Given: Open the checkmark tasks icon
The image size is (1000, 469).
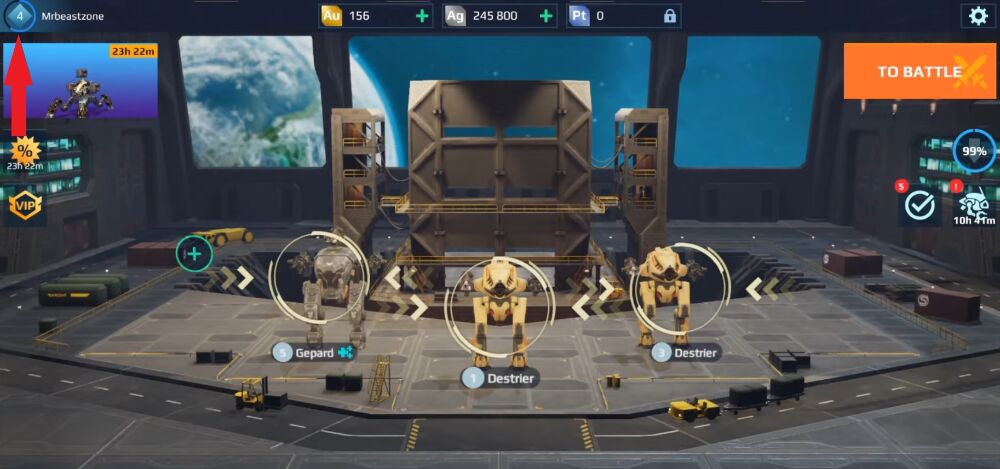Looking at the screenshot, I should tap(918, 205).
